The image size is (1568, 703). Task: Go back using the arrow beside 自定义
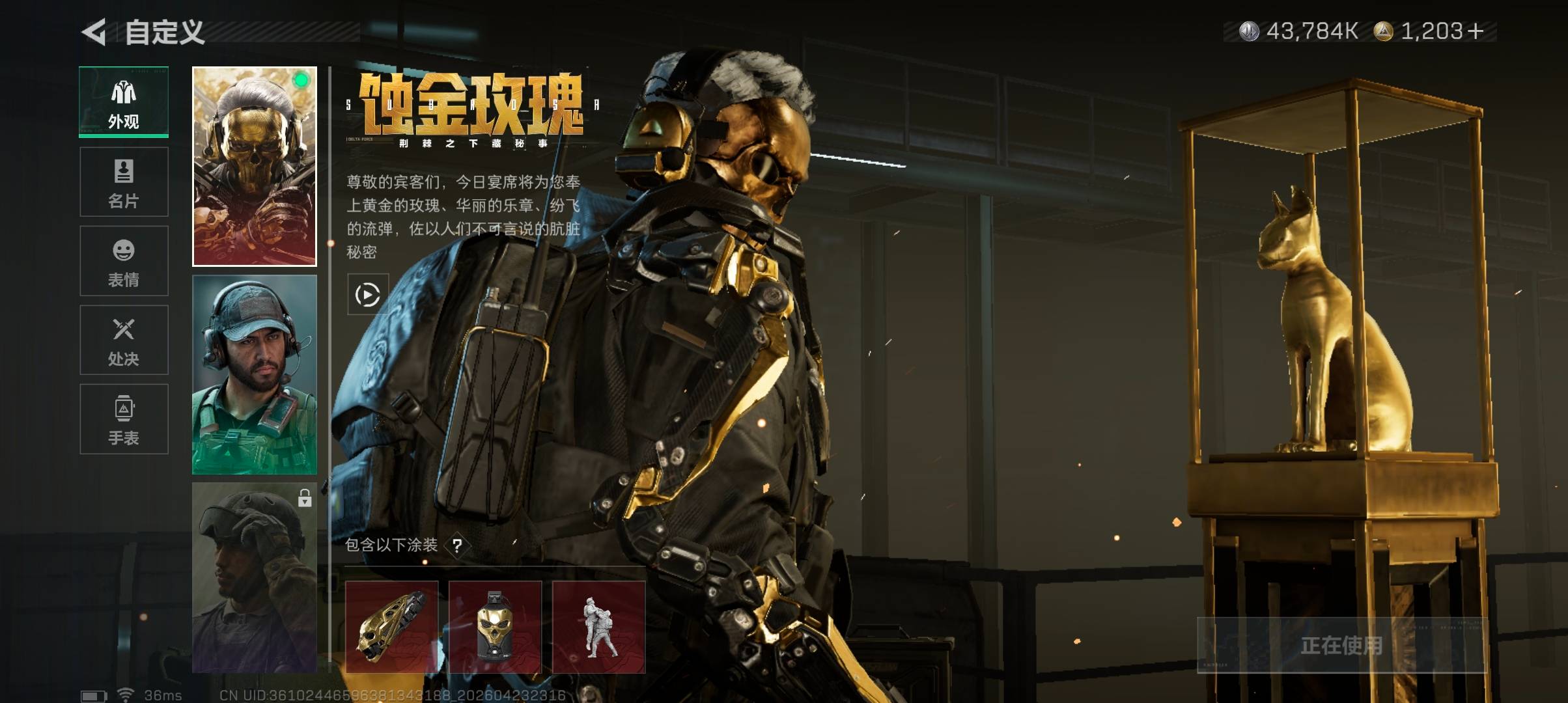95,32
